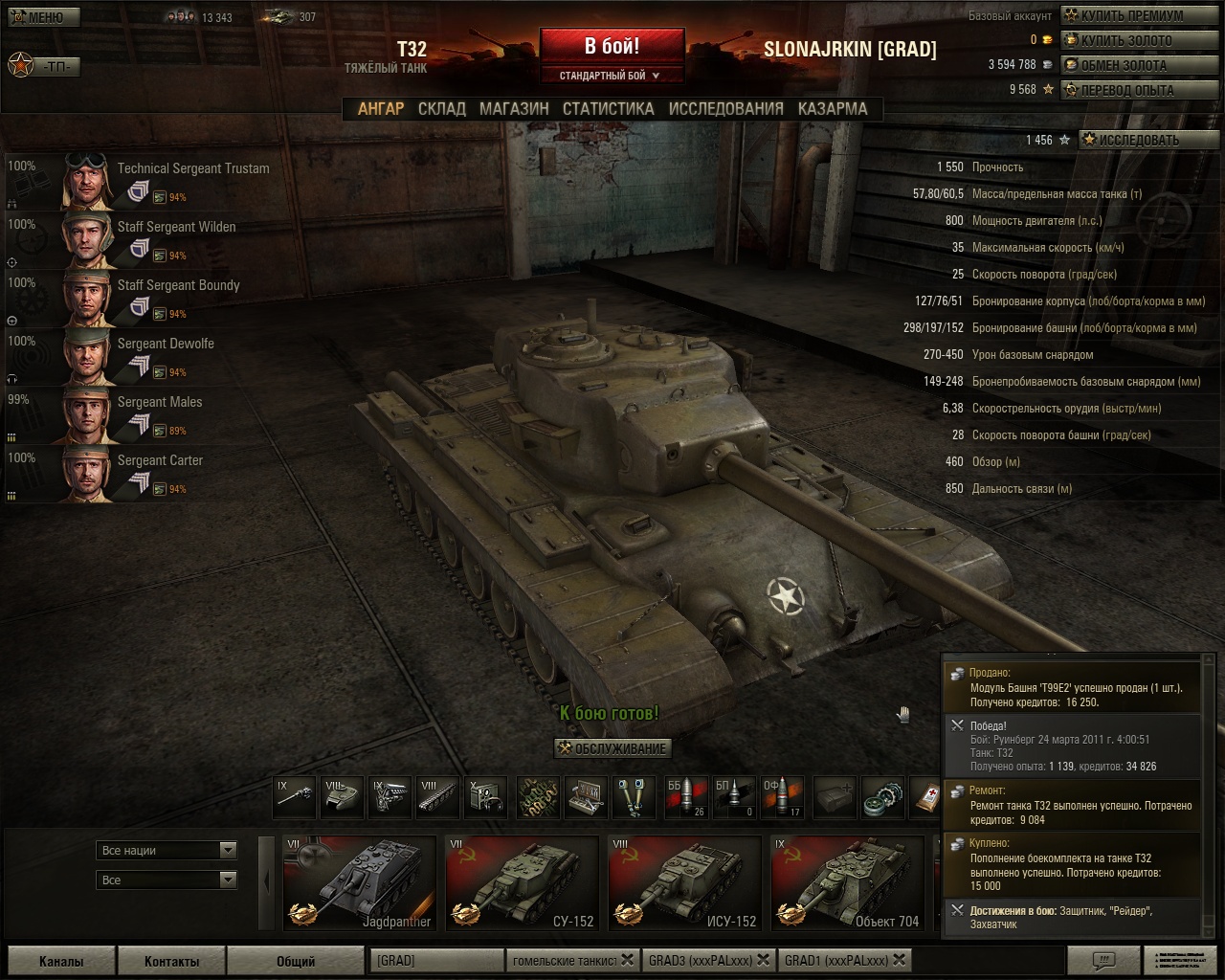Open the ОБСЛУЖИВАНИЕ service button

click(x=613, y=748)
